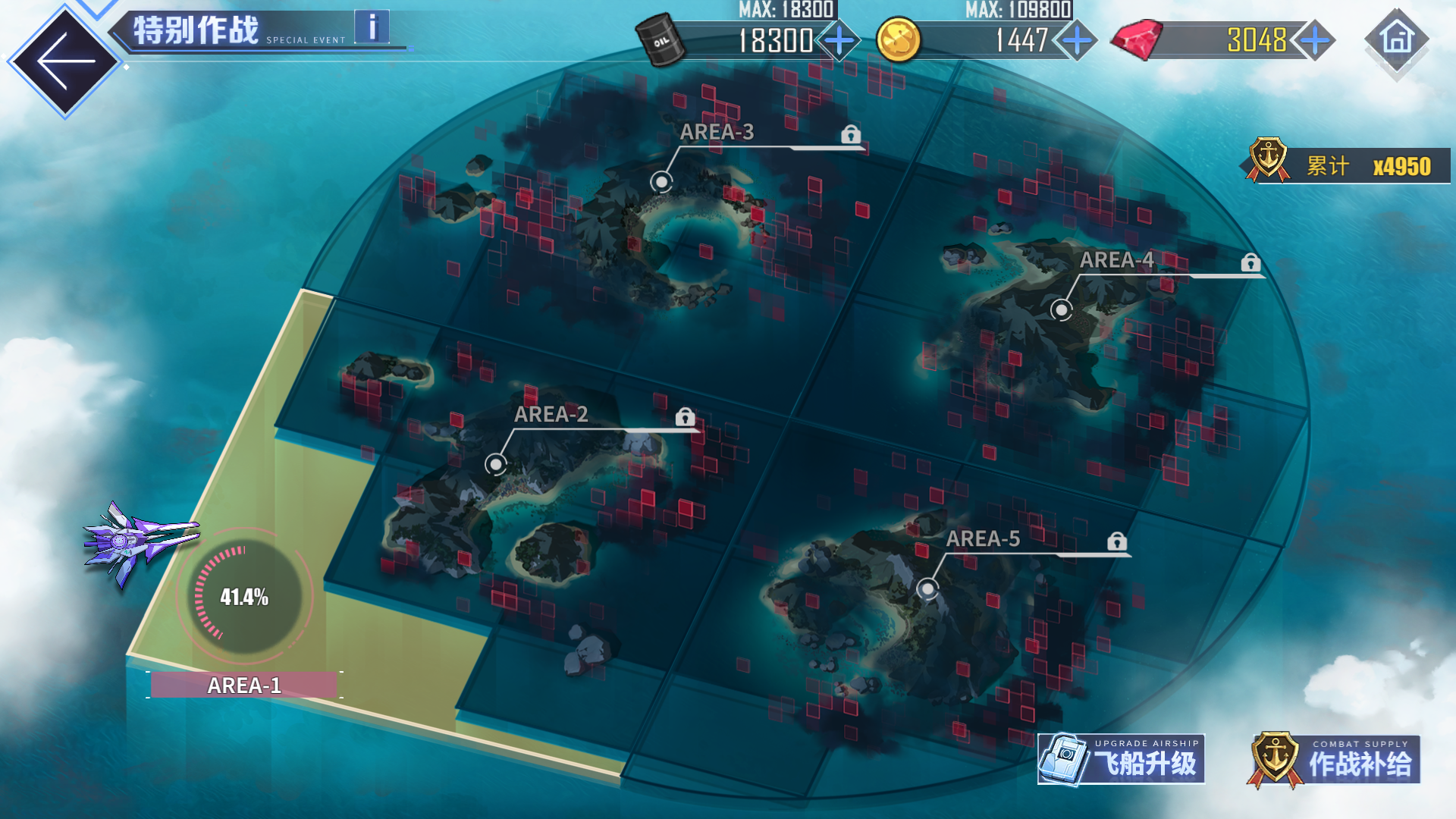
Task: Add more oil with the plus button
Action: [x=839, y=40]
